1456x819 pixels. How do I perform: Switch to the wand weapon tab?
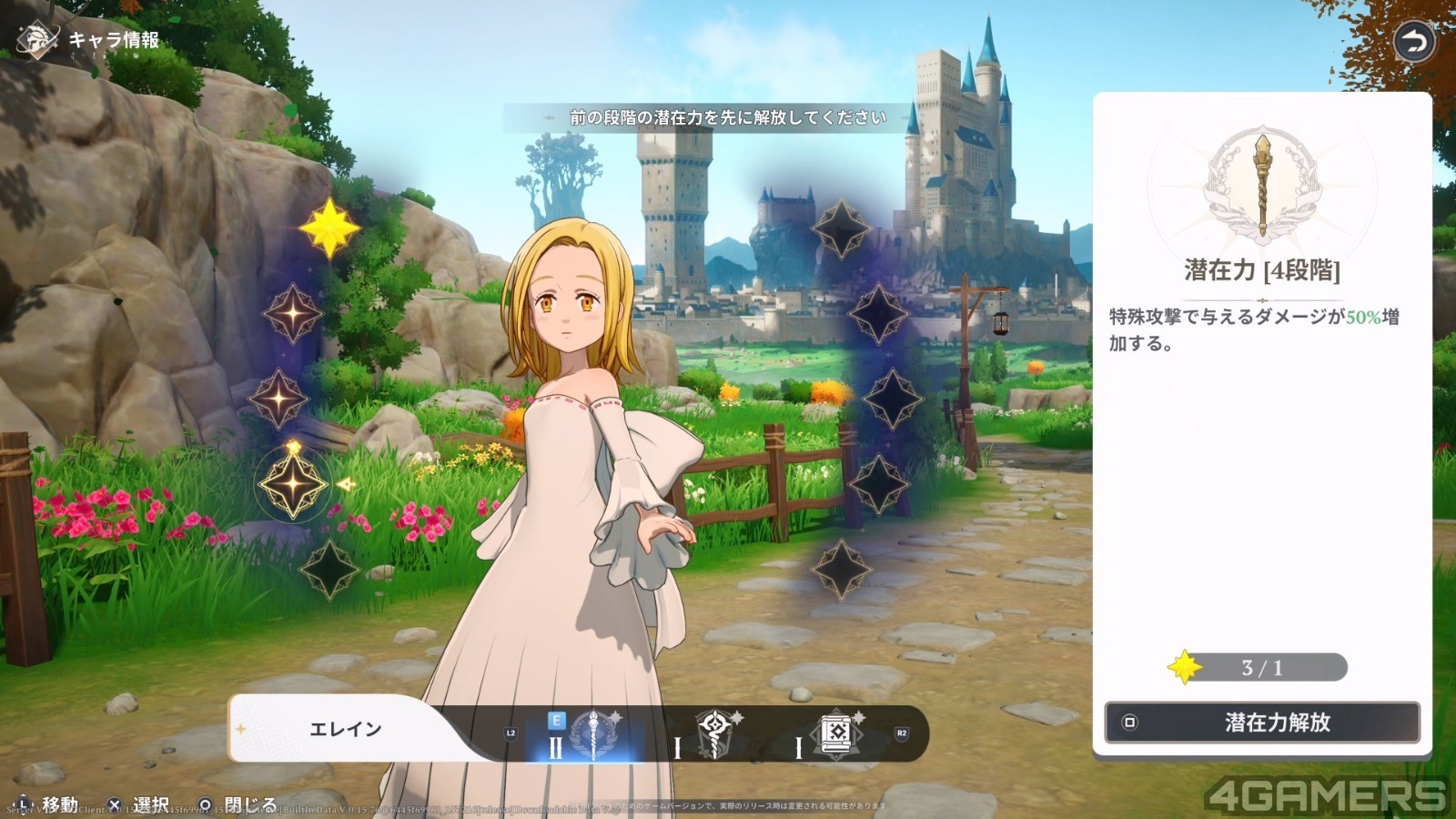tap(715, 733)
